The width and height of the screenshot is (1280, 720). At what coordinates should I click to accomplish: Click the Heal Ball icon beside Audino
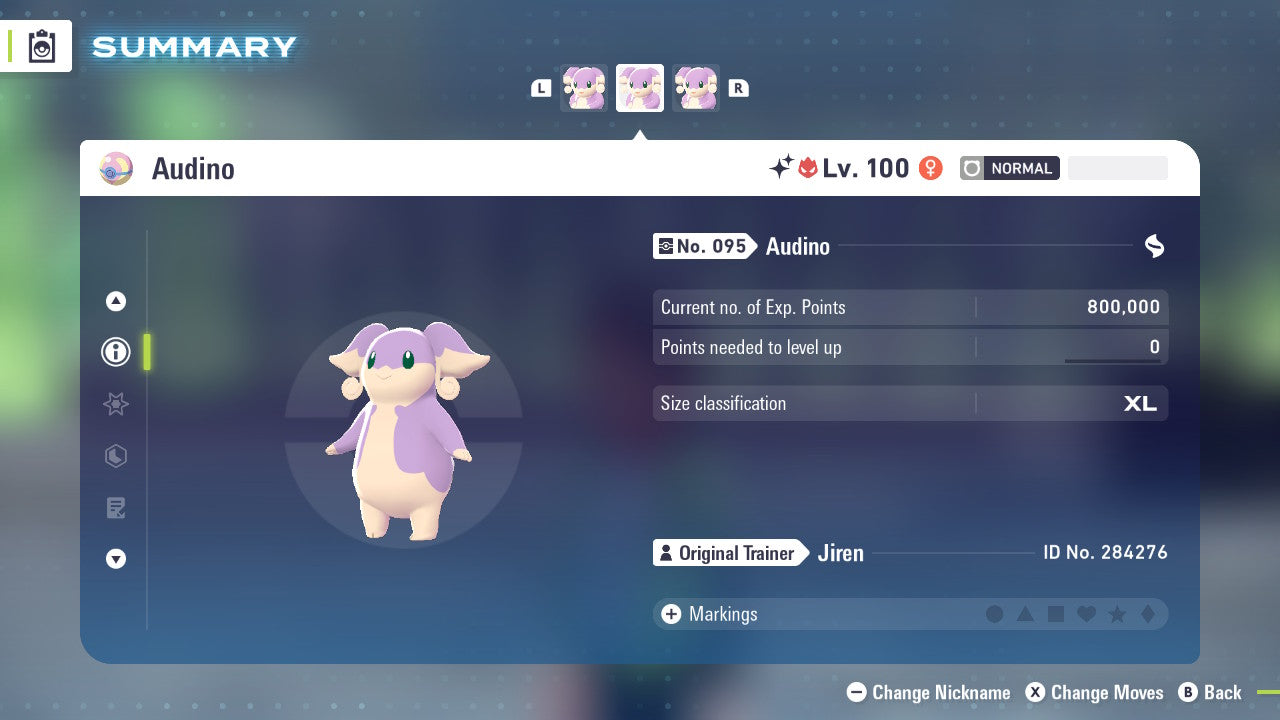115,168
